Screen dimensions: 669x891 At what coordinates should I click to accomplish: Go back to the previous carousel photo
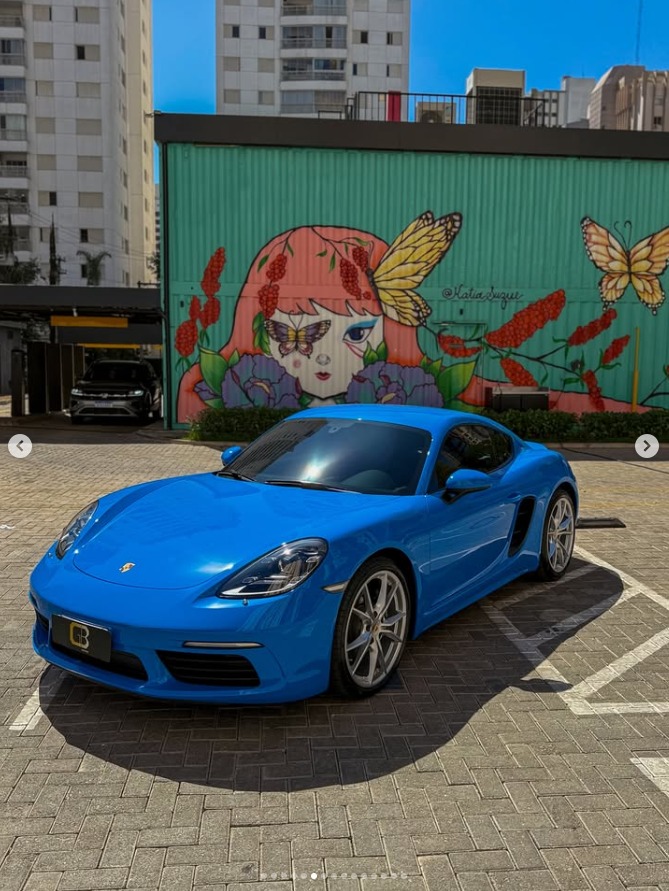[x=20, y=446]
